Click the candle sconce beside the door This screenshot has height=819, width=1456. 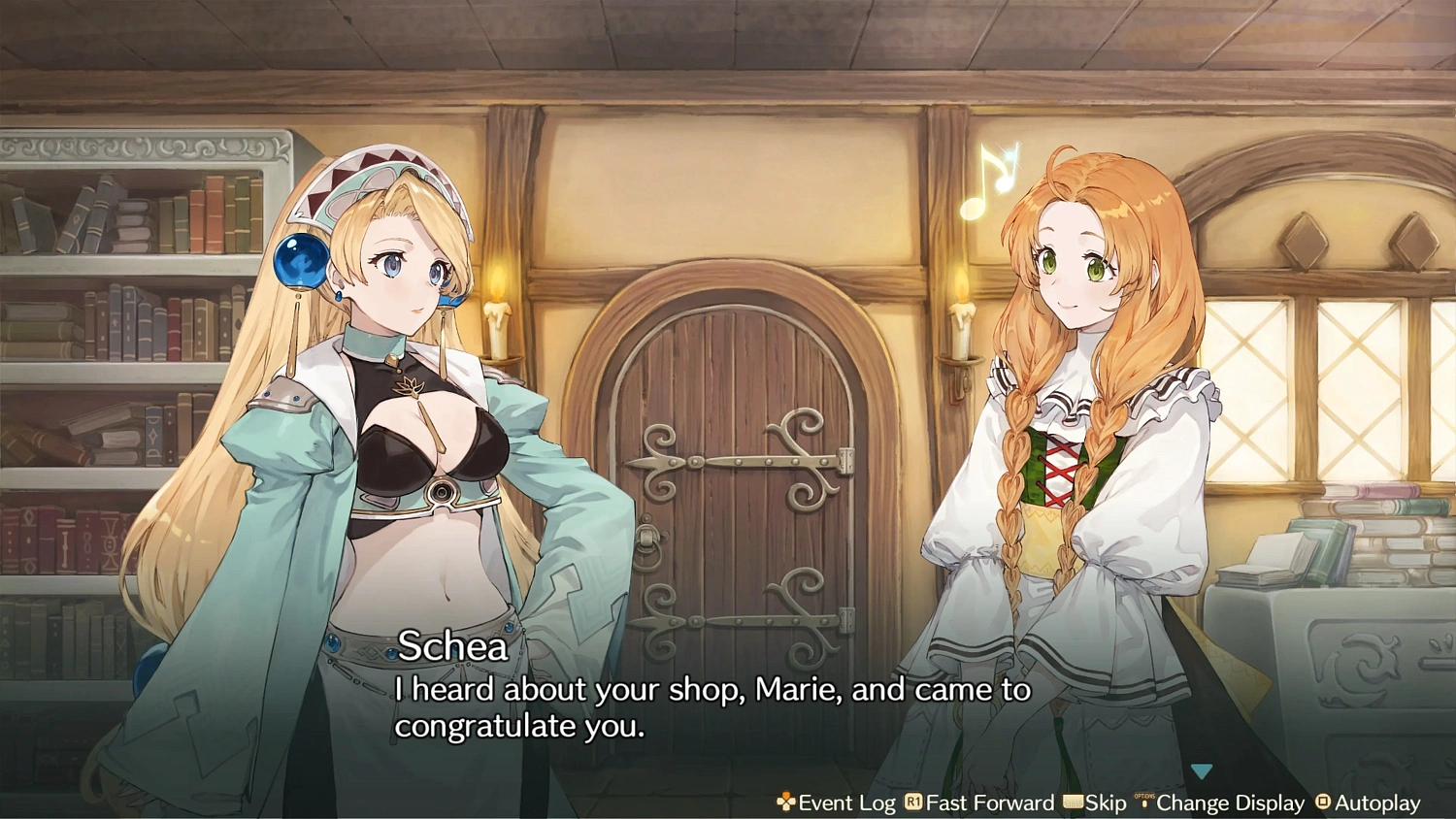[x=501, y=320]
